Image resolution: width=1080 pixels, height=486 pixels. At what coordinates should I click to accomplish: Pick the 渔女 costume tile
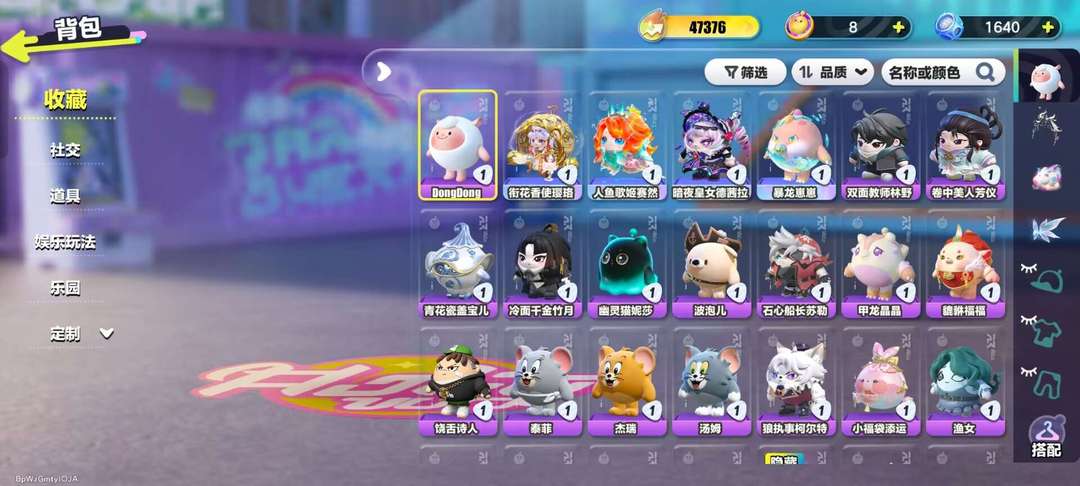coord(963,386)
